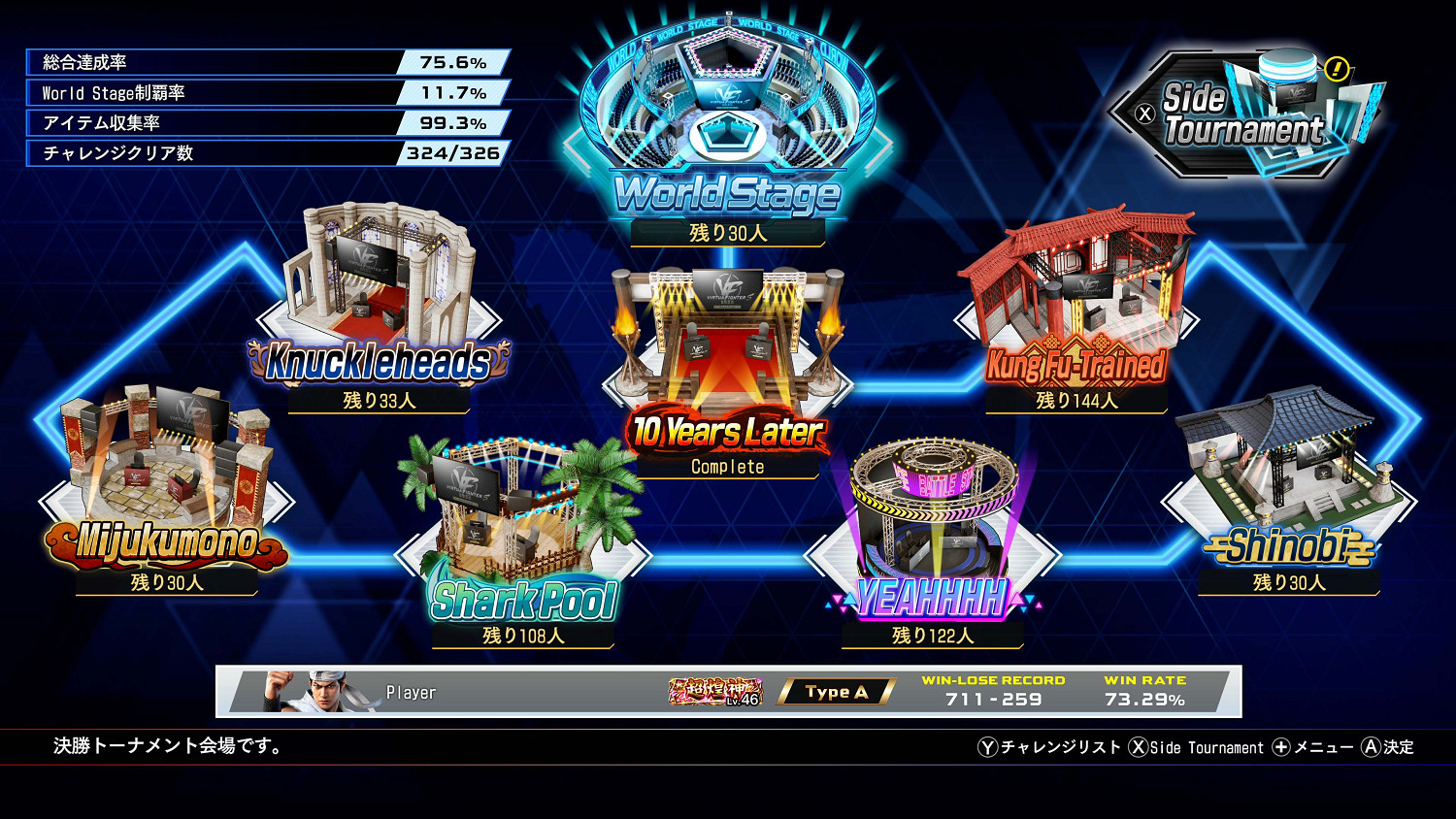Viewport: 1456px width, 819px height.
Task: Click the Side Tournament notification badge
Action: click(x=1339, y=68)
